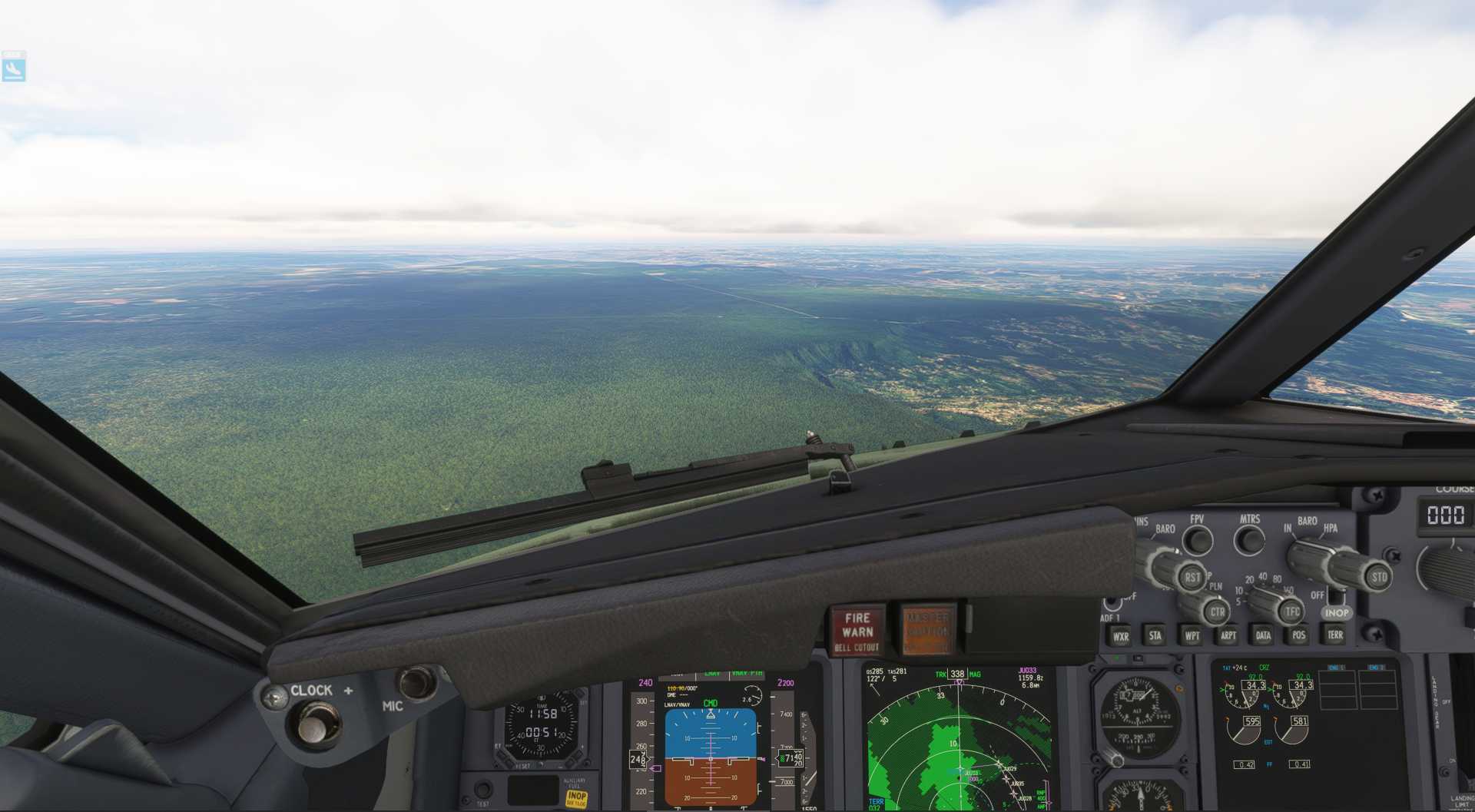This screenshot has height=812, width=1475.
Task: Toggle the MTRS meters button
Action: tap(1249, 540)
